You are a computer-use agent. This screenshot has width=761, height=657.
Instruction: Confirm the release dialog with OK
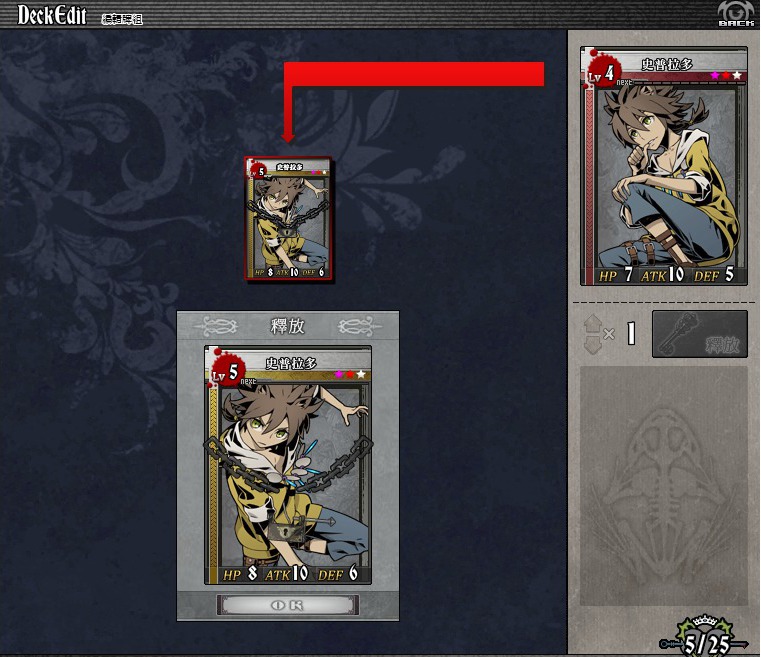(288, 605)
